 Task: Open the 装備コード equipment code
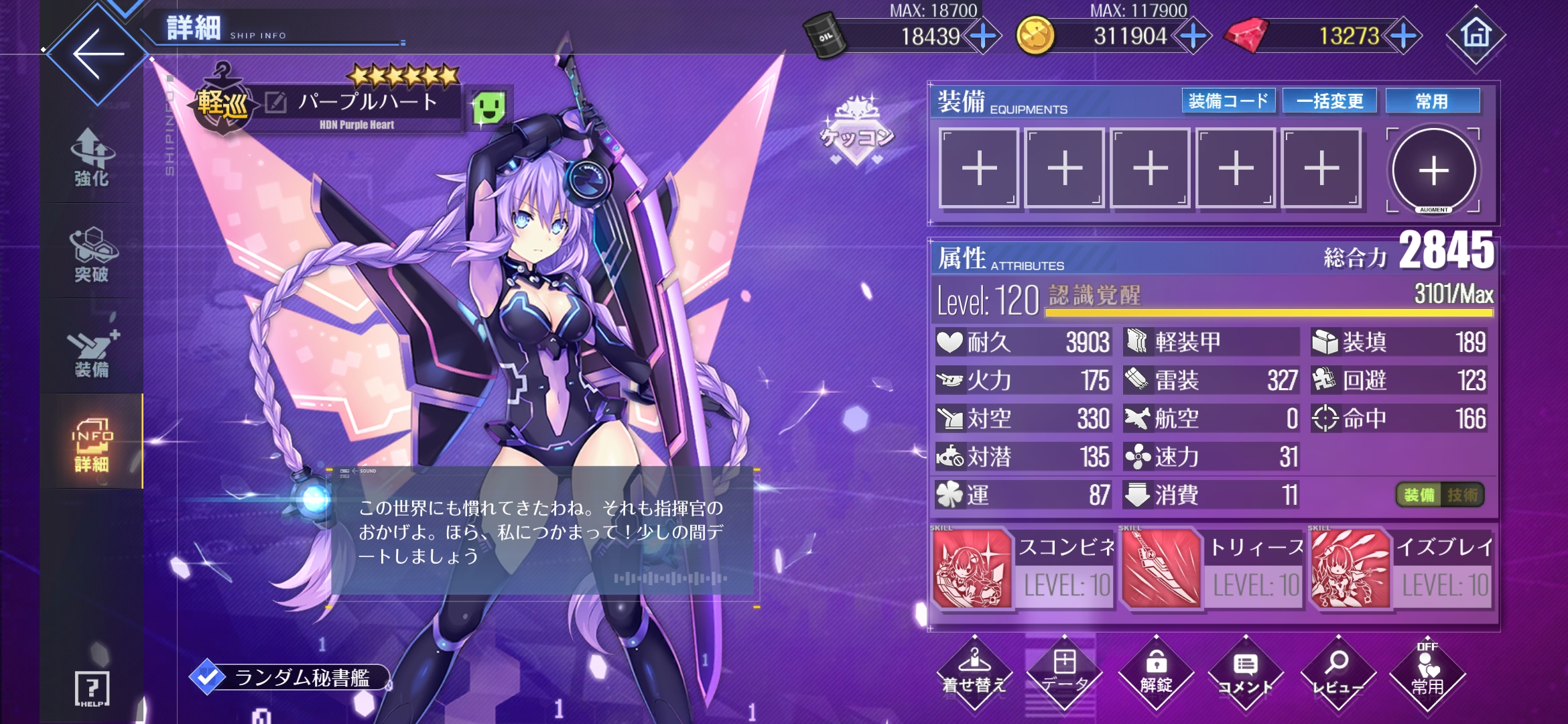[x=1228, y=101]
